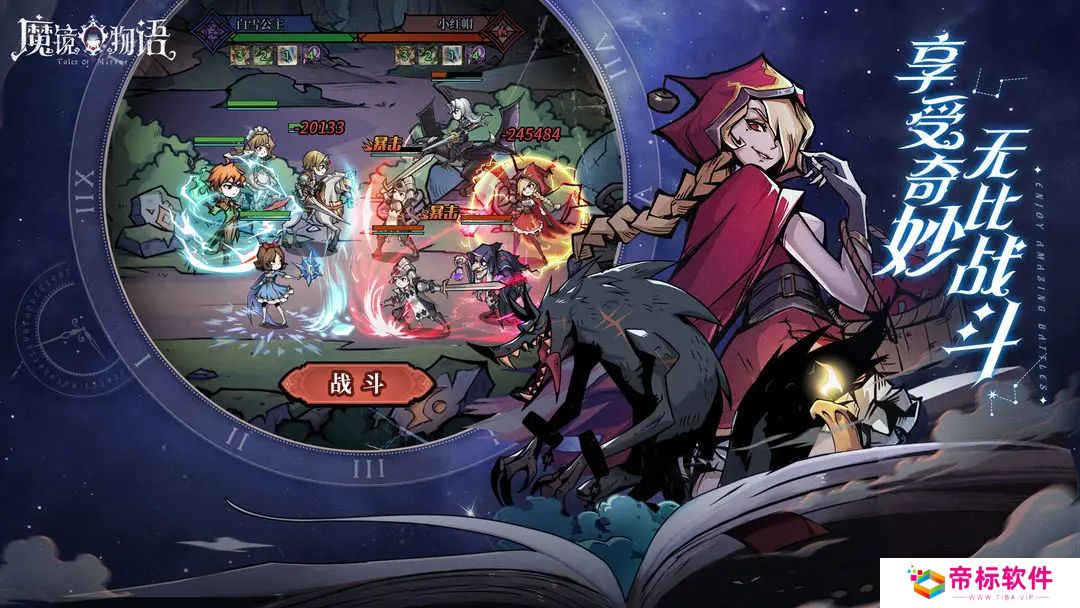Choose 小红帽's skill icon numbered 2
The height and width of the screenshot is (608, 1080).
pyautogui.click(x=427, y=55)
